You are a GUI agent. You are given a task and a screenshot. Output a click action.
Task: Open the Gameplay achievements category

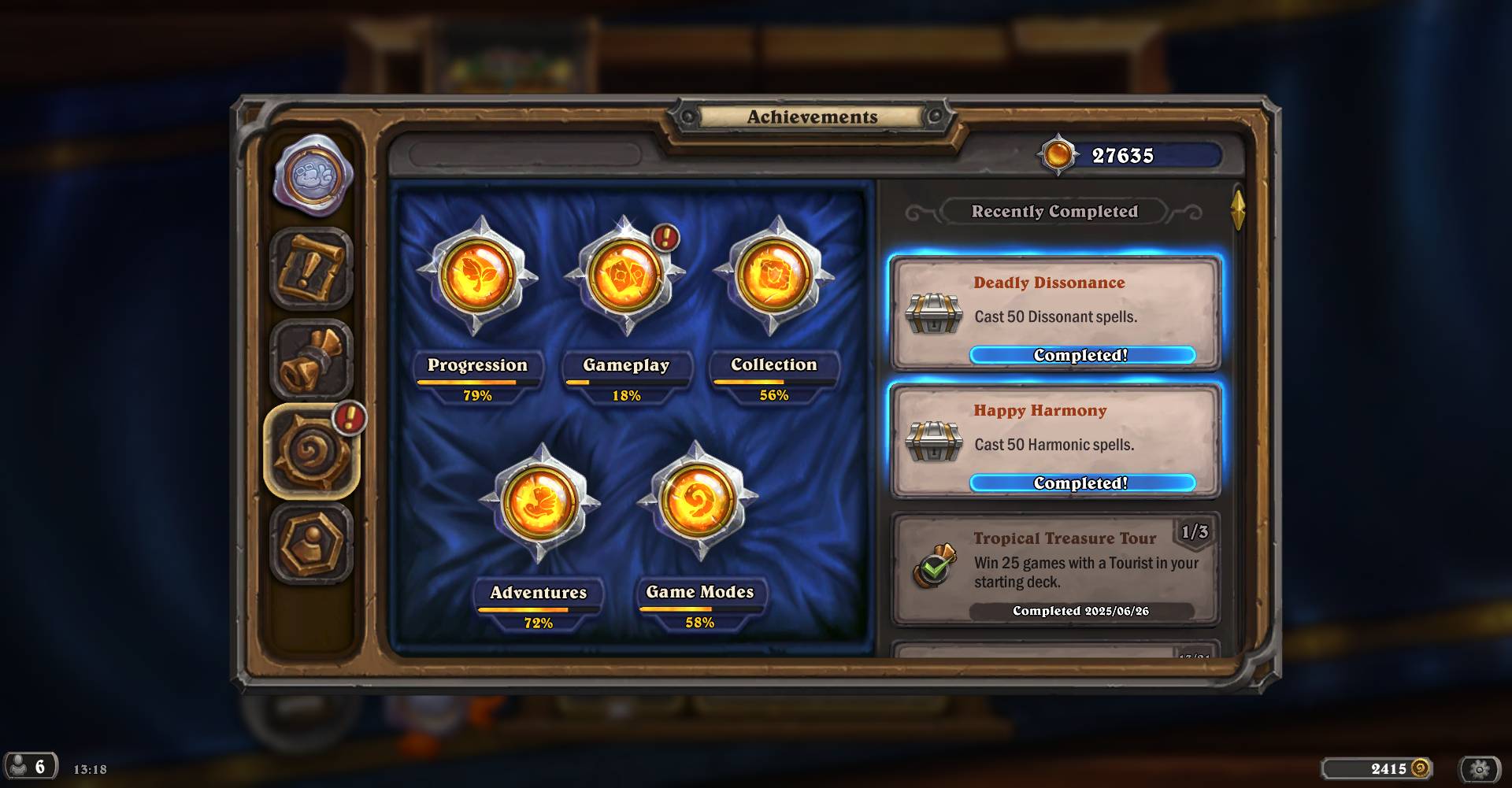(x=625, y=277)
